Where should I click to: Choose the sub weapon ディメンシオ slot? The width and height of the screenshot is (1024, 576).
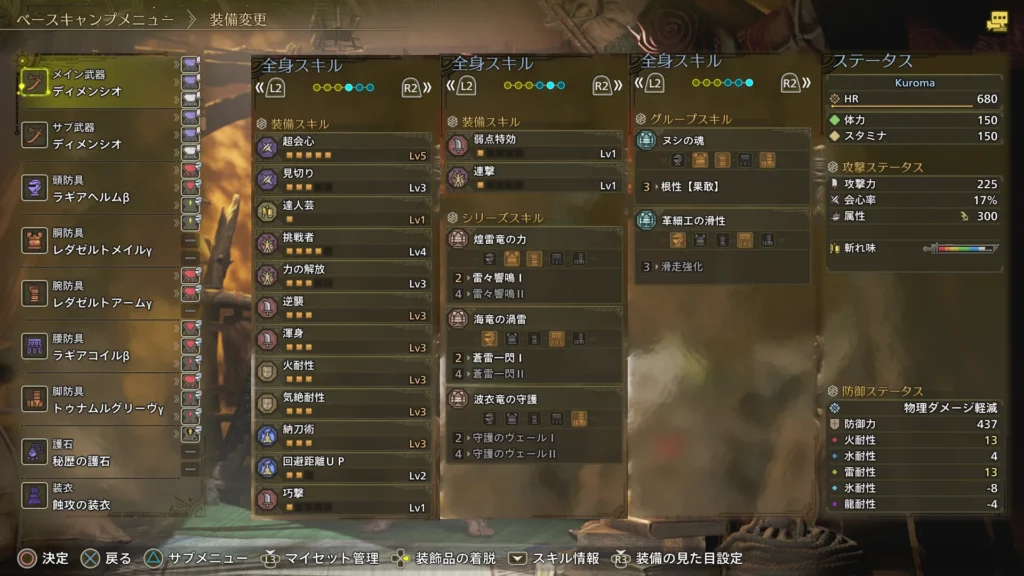[98, 135]
